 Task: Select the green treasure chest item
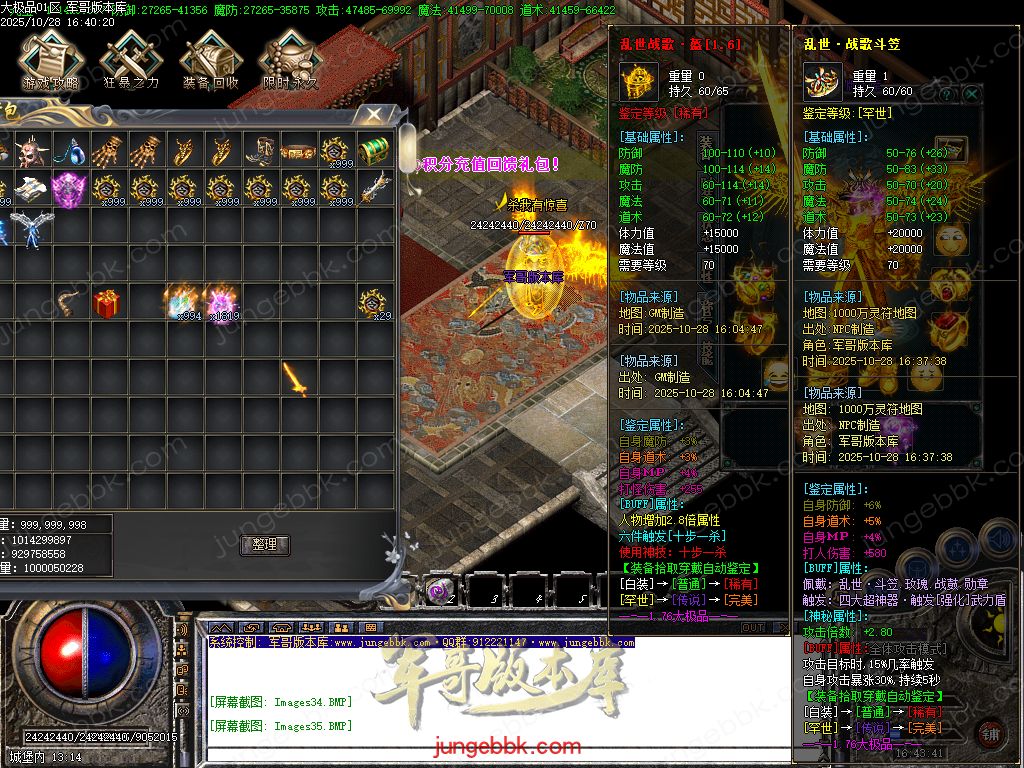[x=373, y=151]
